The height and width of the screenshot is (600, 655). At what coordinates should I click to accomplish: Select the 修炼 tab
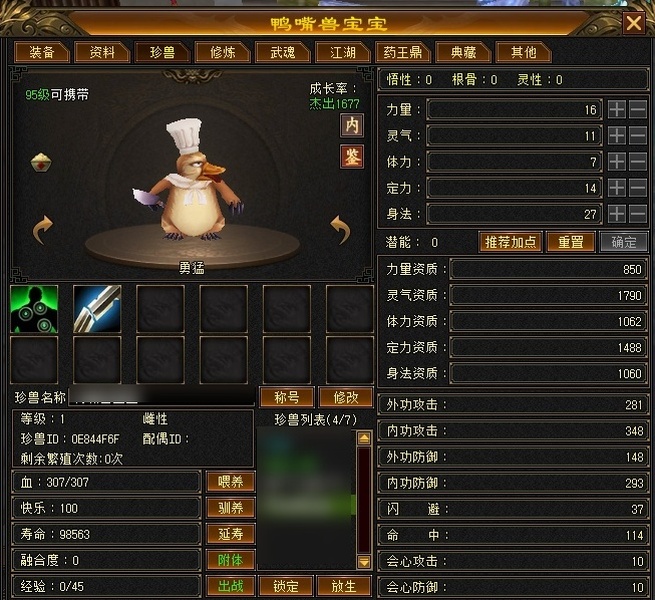[215, 52]
